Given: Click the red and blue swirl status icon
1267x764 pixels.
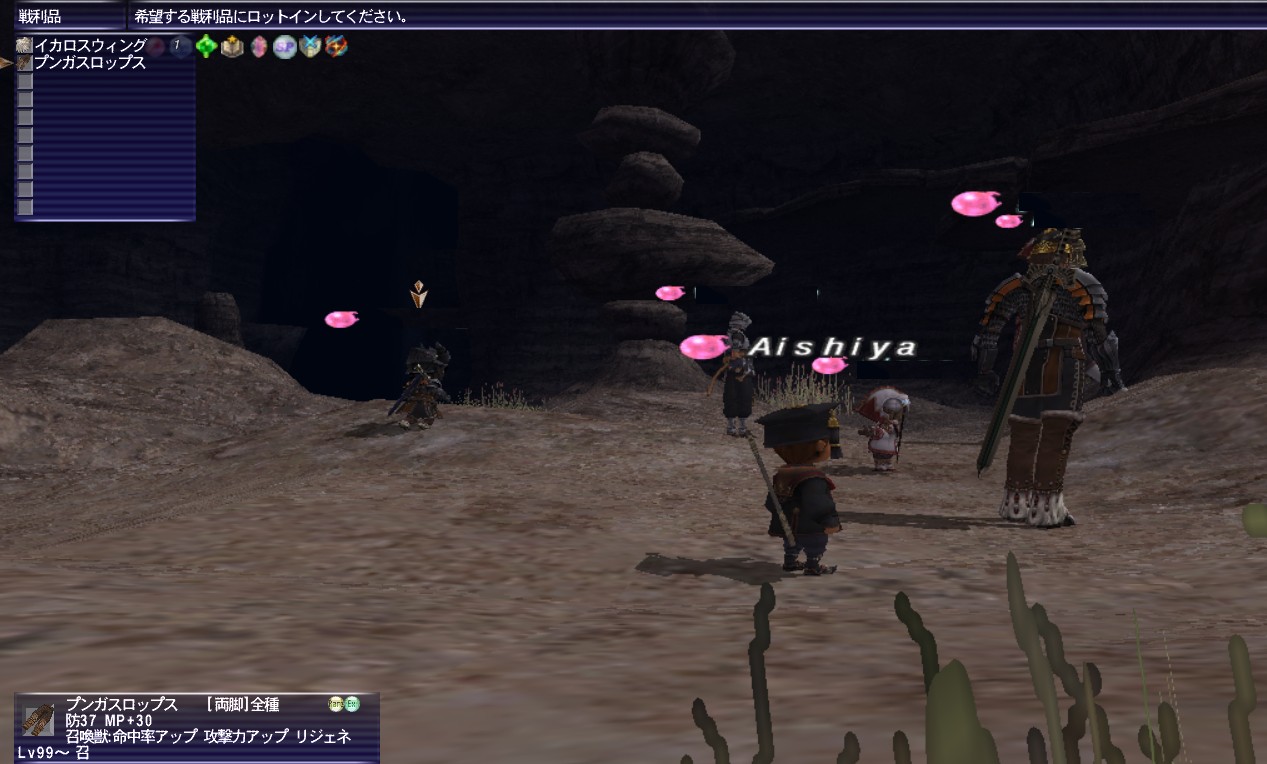Looking at the screenshot, I should point(336,46).
